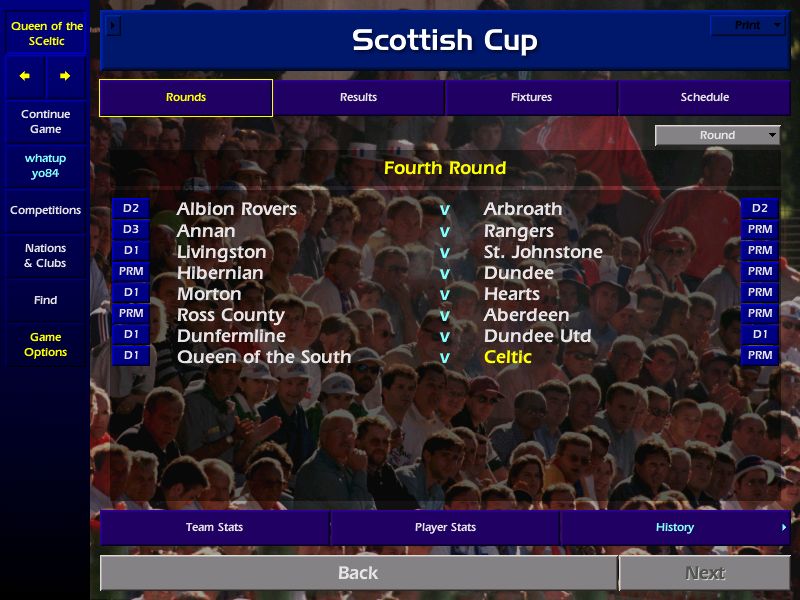Go Back to previous screen

coord(358,573)
